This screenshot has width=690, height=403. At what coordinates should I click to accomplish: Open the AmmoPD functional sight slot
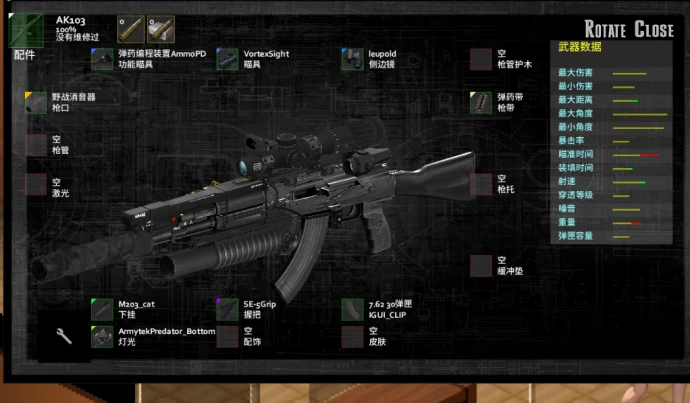click(102, 59)
